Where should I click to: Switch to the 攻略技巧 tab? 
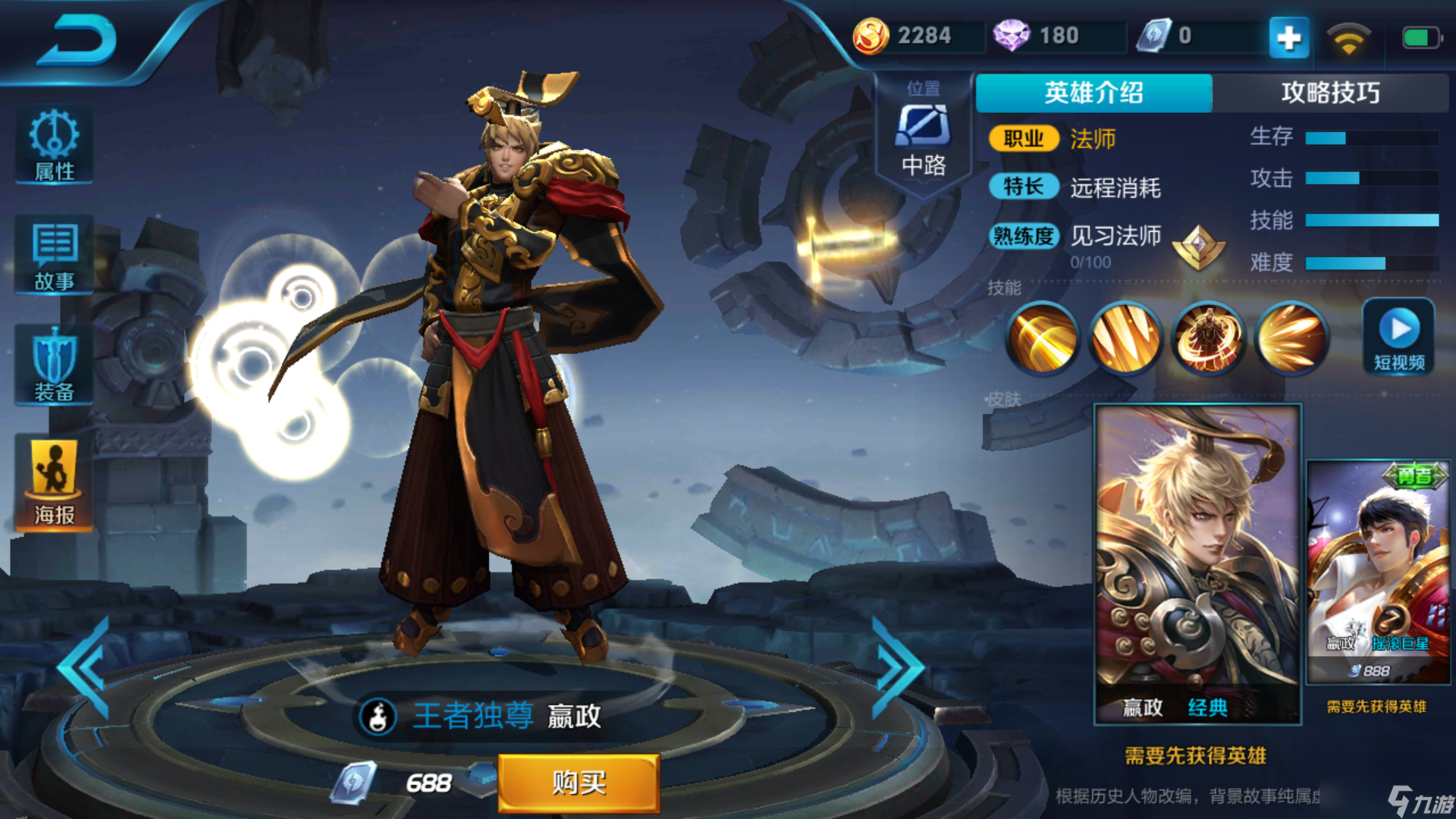click(x=1332, y=93)
